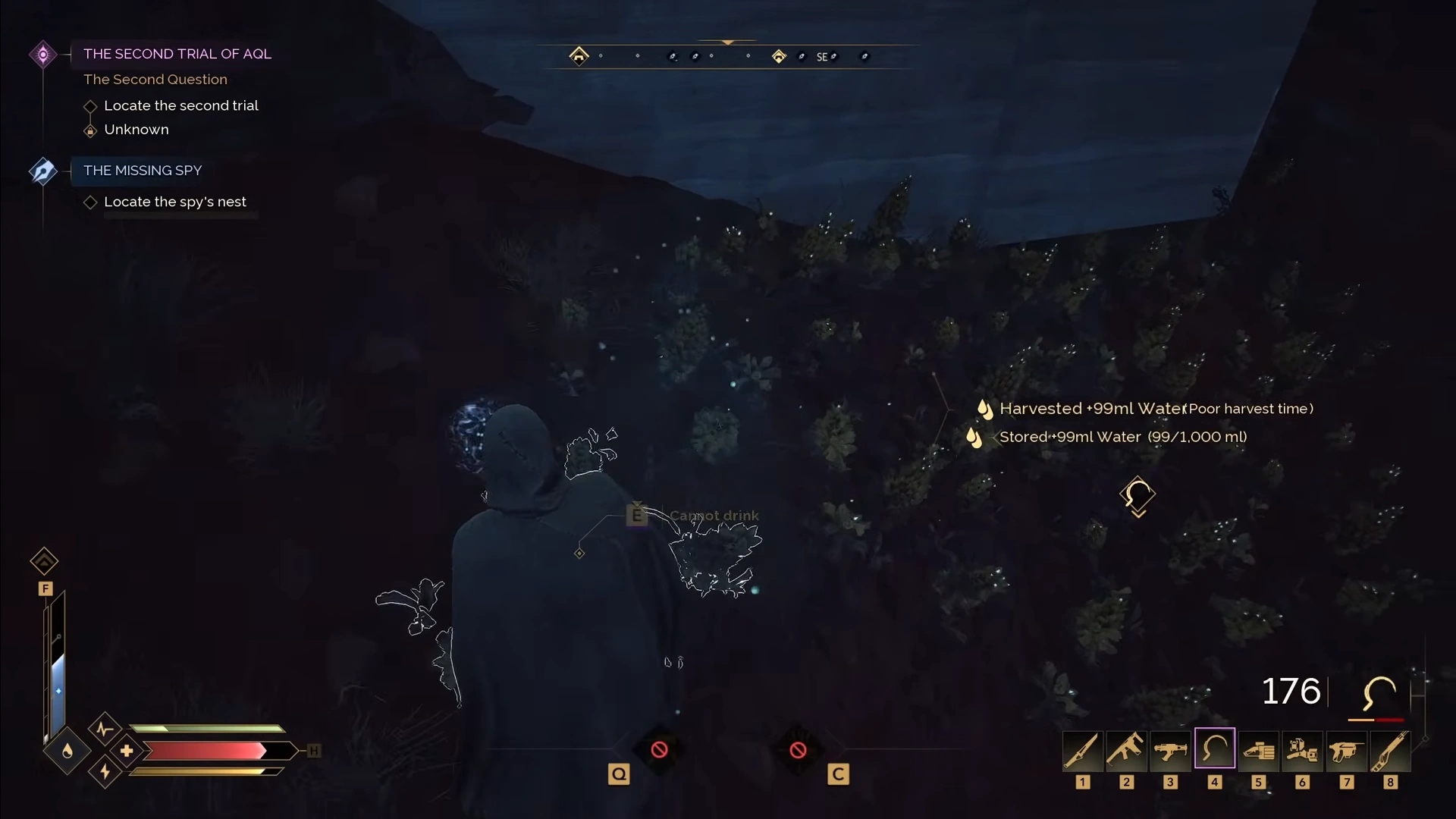Expand the Unknown objective under Second Question
Image resolution: width=1456 pixels, height=819 pixels.
(x=89, y=130)
